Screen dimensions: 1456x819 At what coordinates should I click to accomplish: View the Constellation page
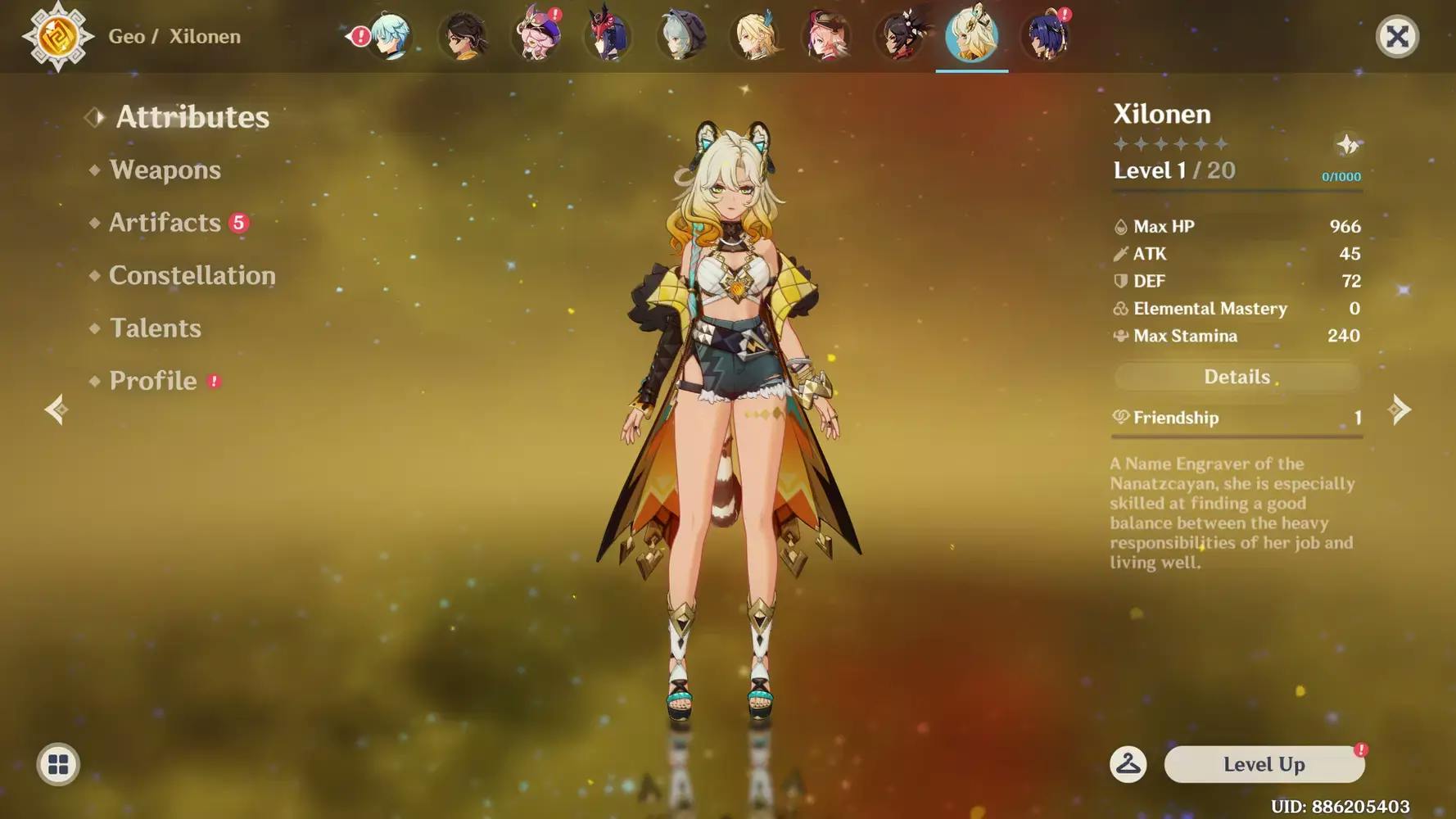(192, 275)
